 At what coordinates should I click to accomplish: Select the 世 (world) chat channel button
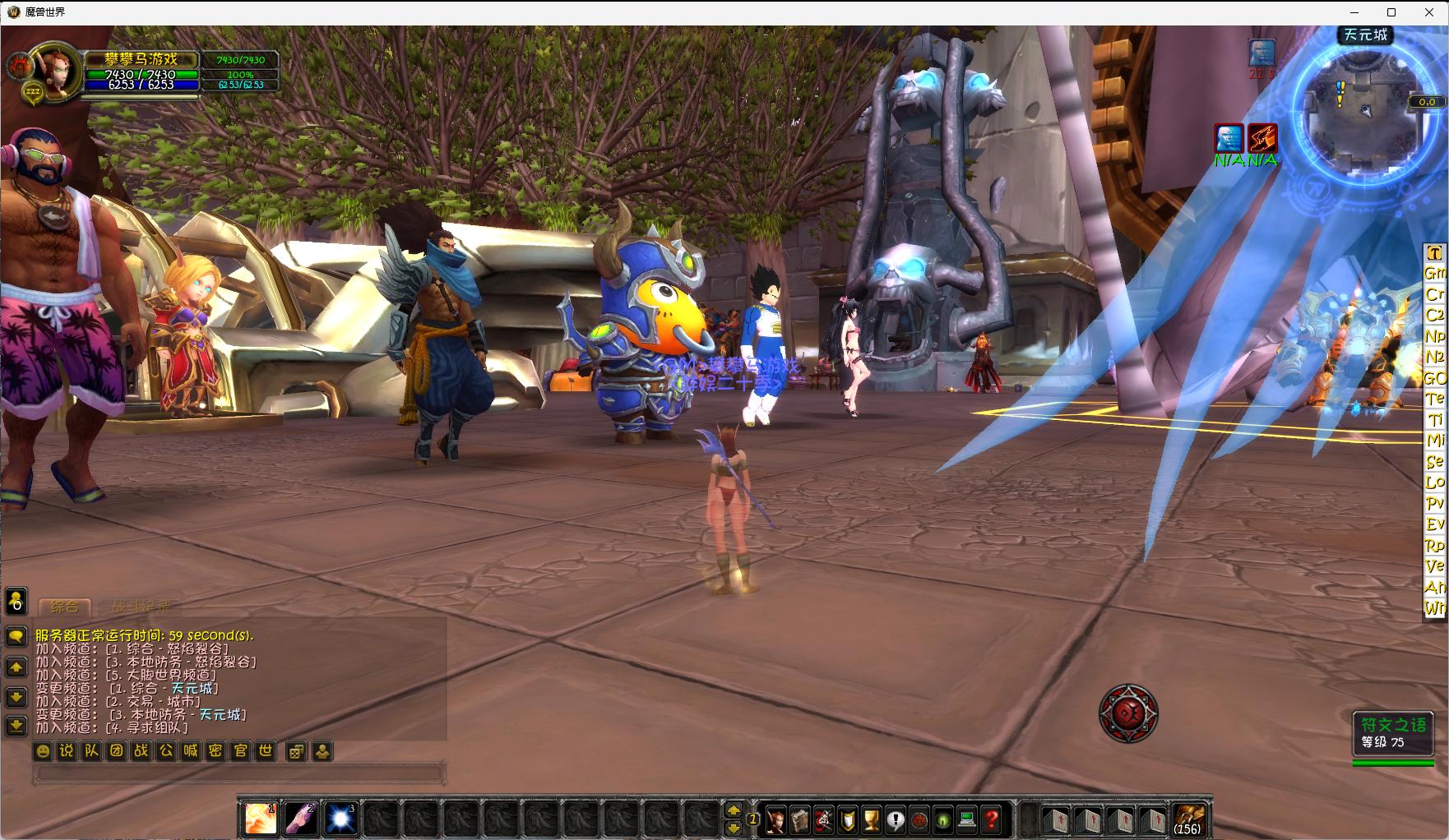265,750
